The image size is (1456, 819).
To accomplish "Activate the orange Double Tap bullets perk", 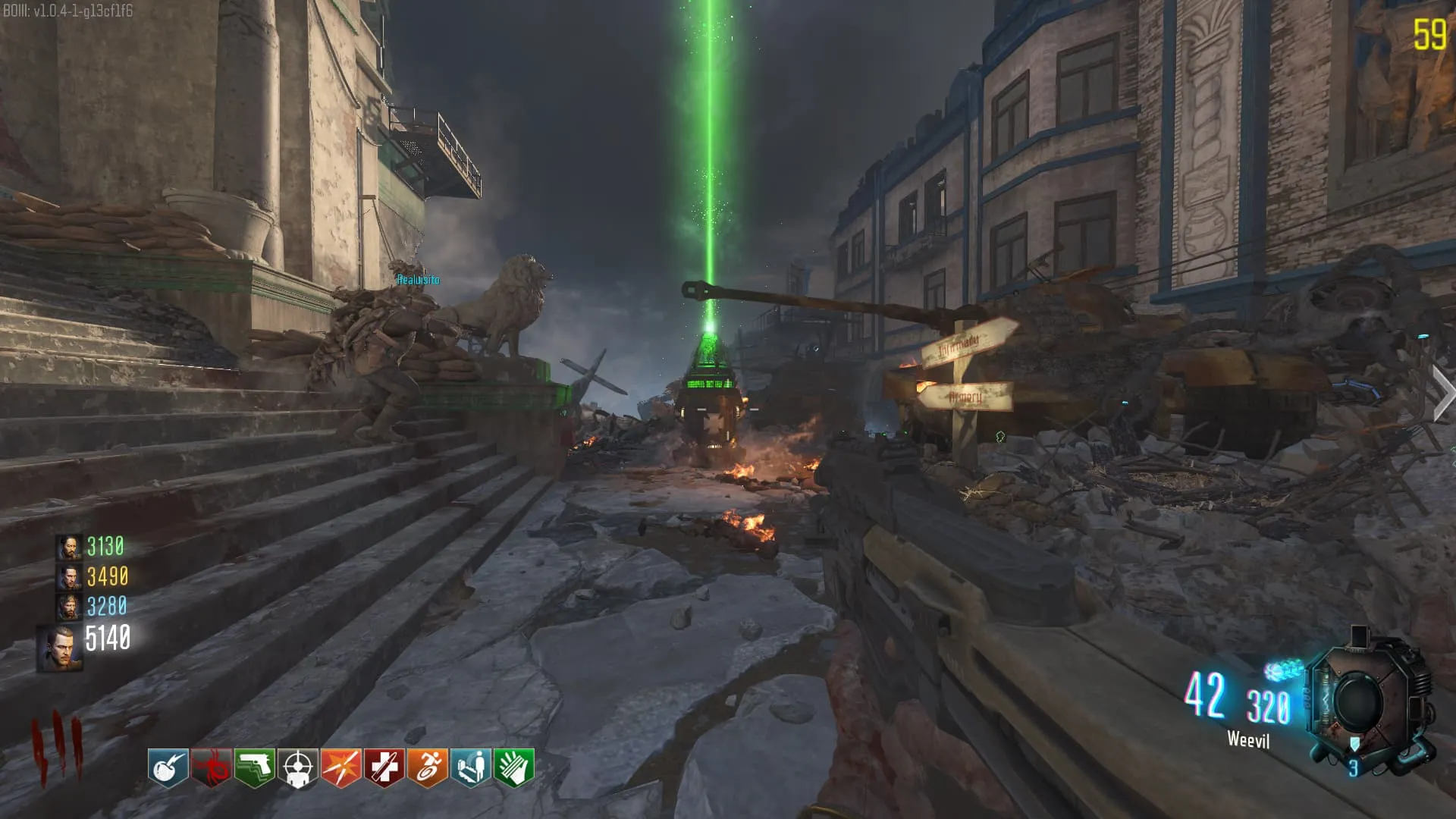I will [x=341, y=767].
